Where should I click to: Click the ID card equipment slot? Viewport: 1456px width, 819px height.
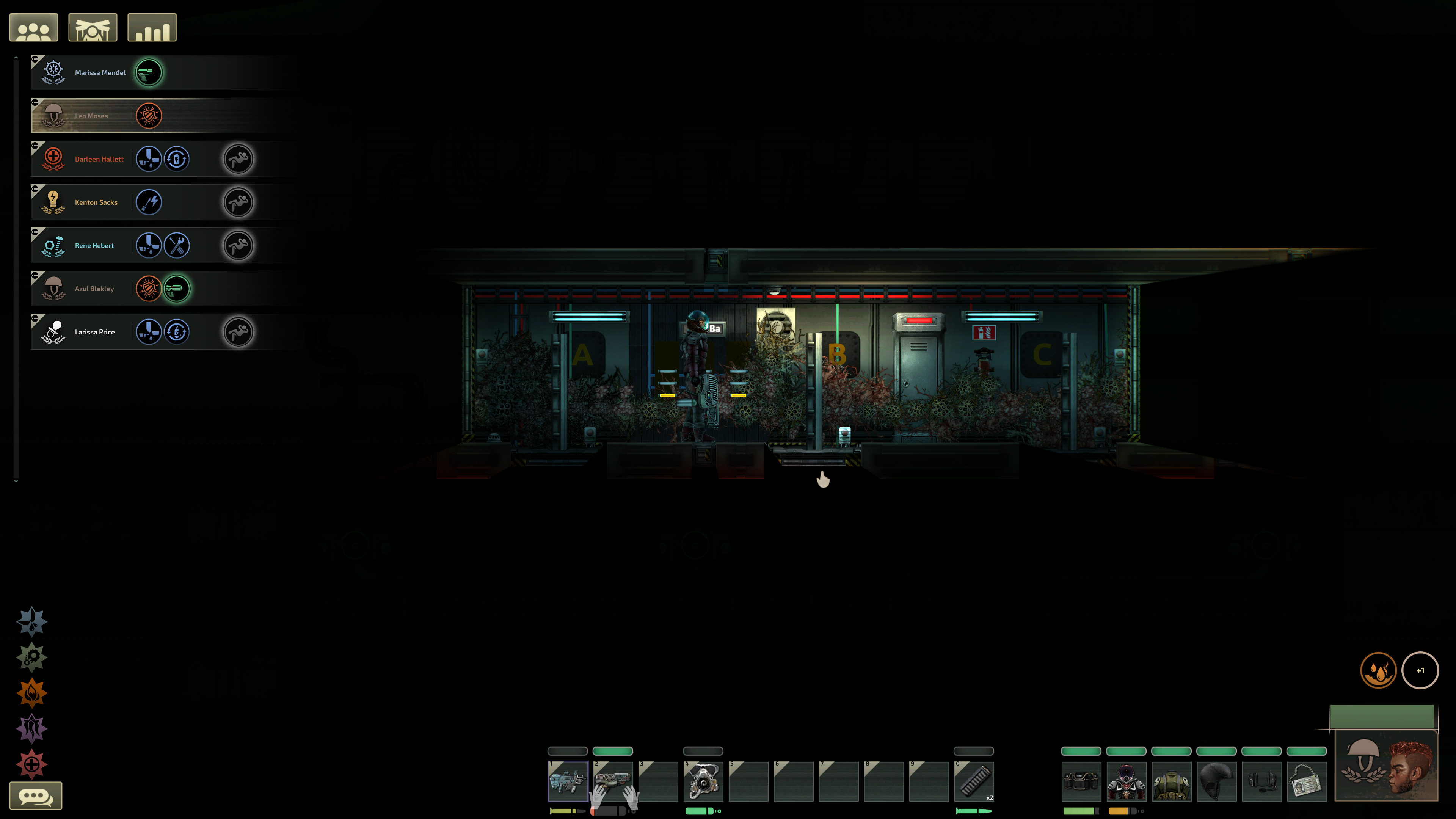pos(1306,781)
